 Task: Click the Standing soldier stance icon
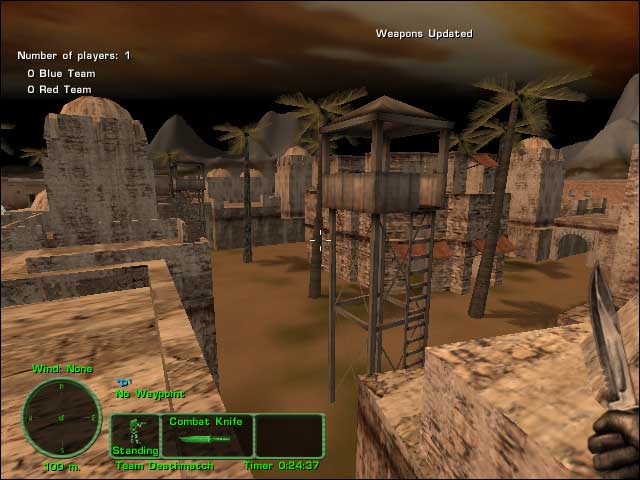click(134, 436)
